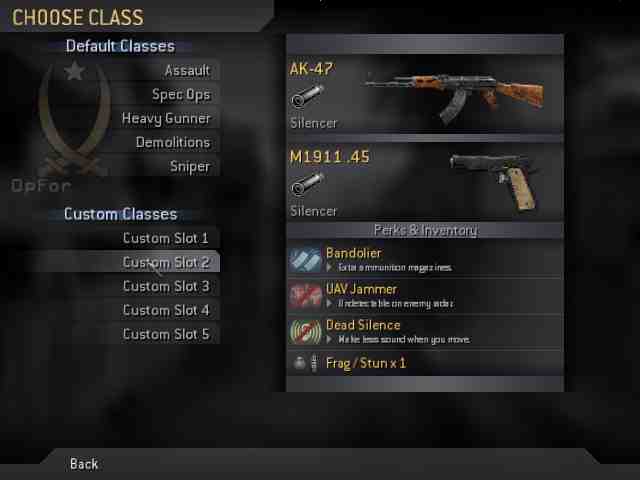The height and width of the screenshot is (480, 640).
Task: Go Back to the previous menu
Action: 84,464
